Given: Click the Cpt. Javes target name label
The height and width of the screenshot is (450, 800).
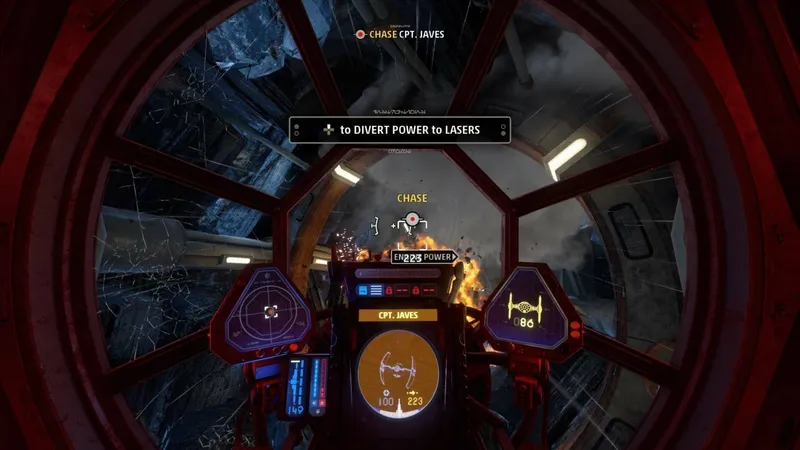Looking at the screenshot, I should point(398,315).
